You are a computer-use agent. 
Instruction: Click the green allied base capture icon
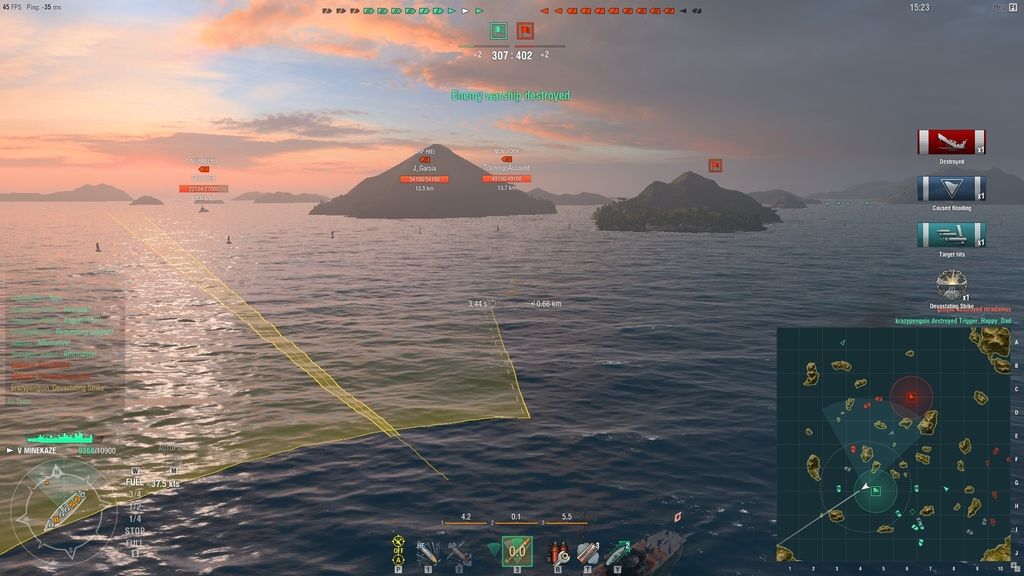pyautogui.click(x=498, y=31)
